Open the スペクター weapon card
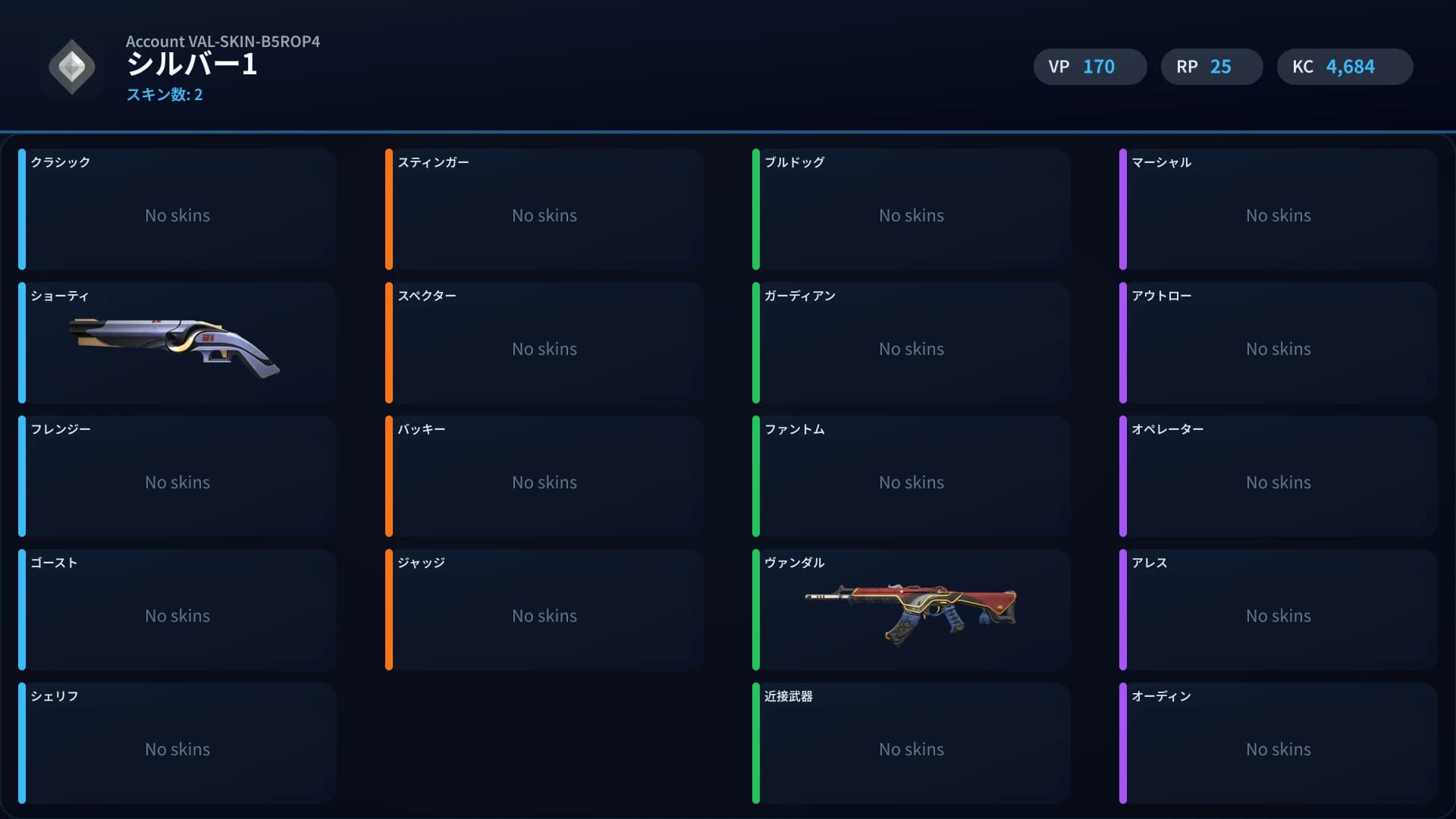This screenshot has height=819, width=1456. coord(544,343)
